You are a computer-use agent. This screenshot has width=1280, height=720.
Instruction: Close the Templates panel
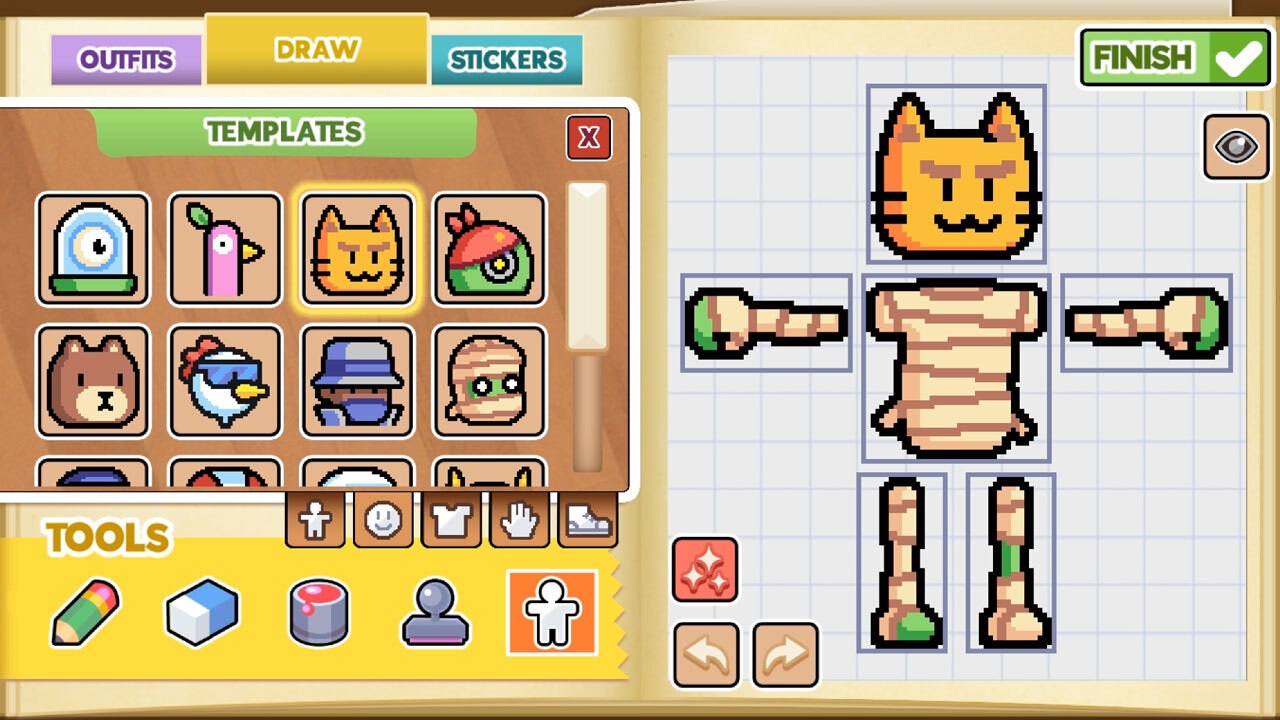tap(588, 138)
